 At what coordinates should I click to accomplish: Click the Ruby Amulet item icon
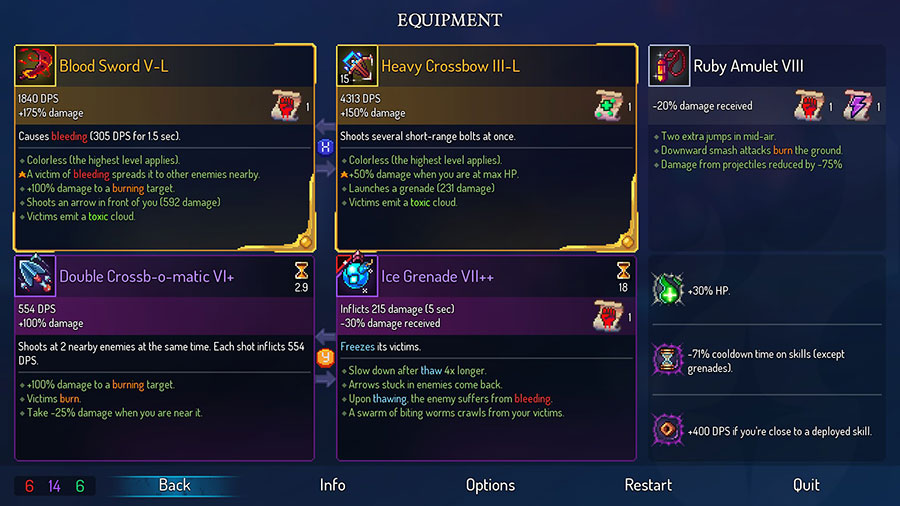[x=668, y=66]
